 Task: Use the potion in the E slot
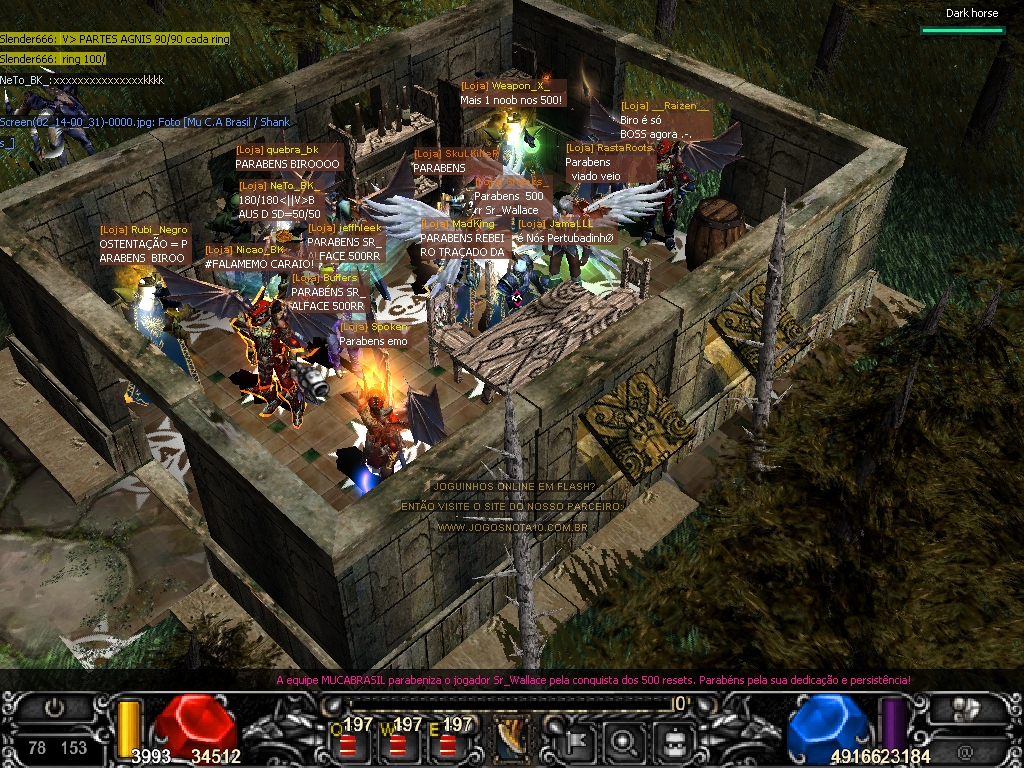(446, 744)
